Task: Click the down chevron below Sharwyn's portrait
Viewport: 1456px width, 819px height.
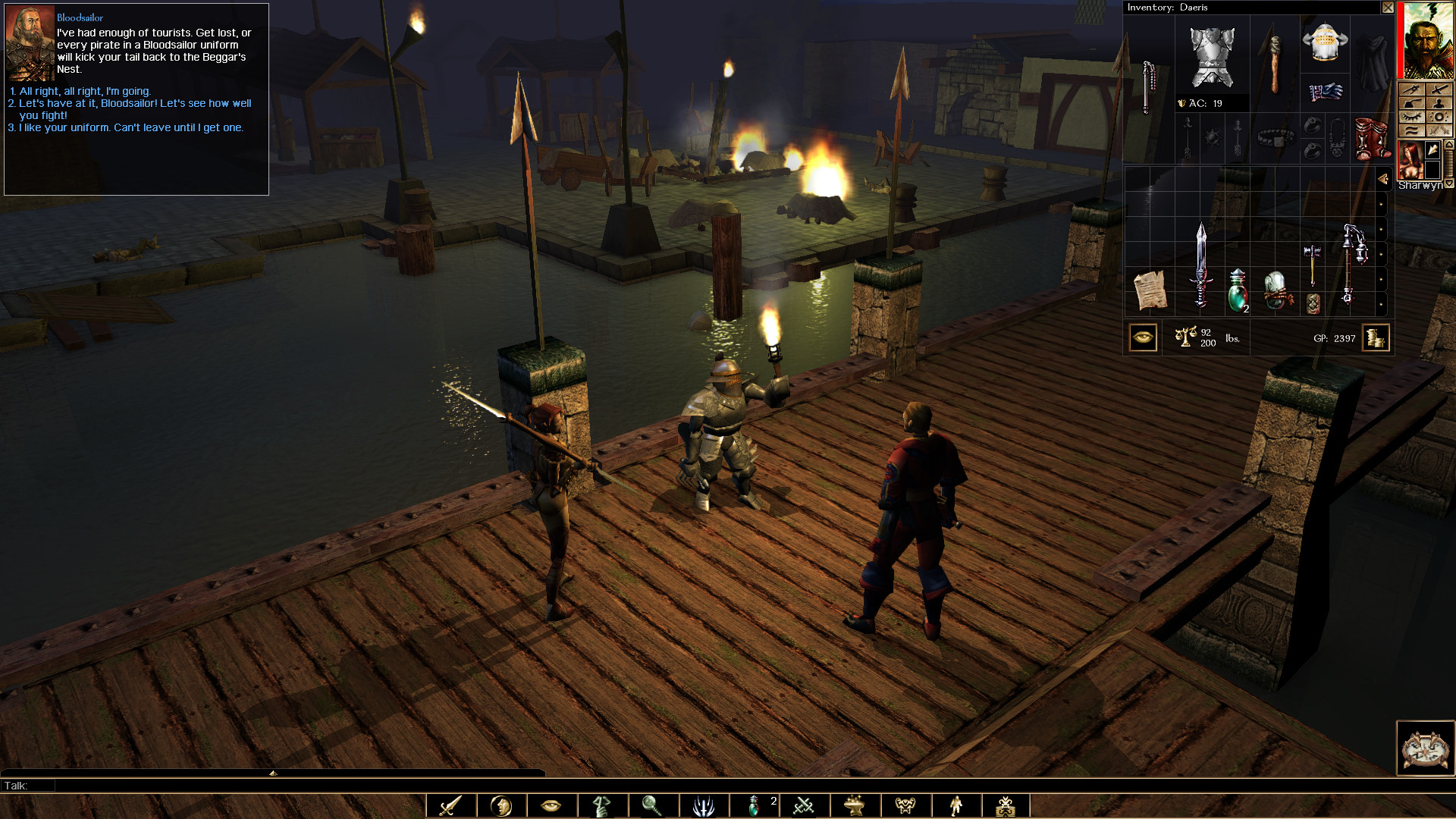Action: [x=1448, y=183]
